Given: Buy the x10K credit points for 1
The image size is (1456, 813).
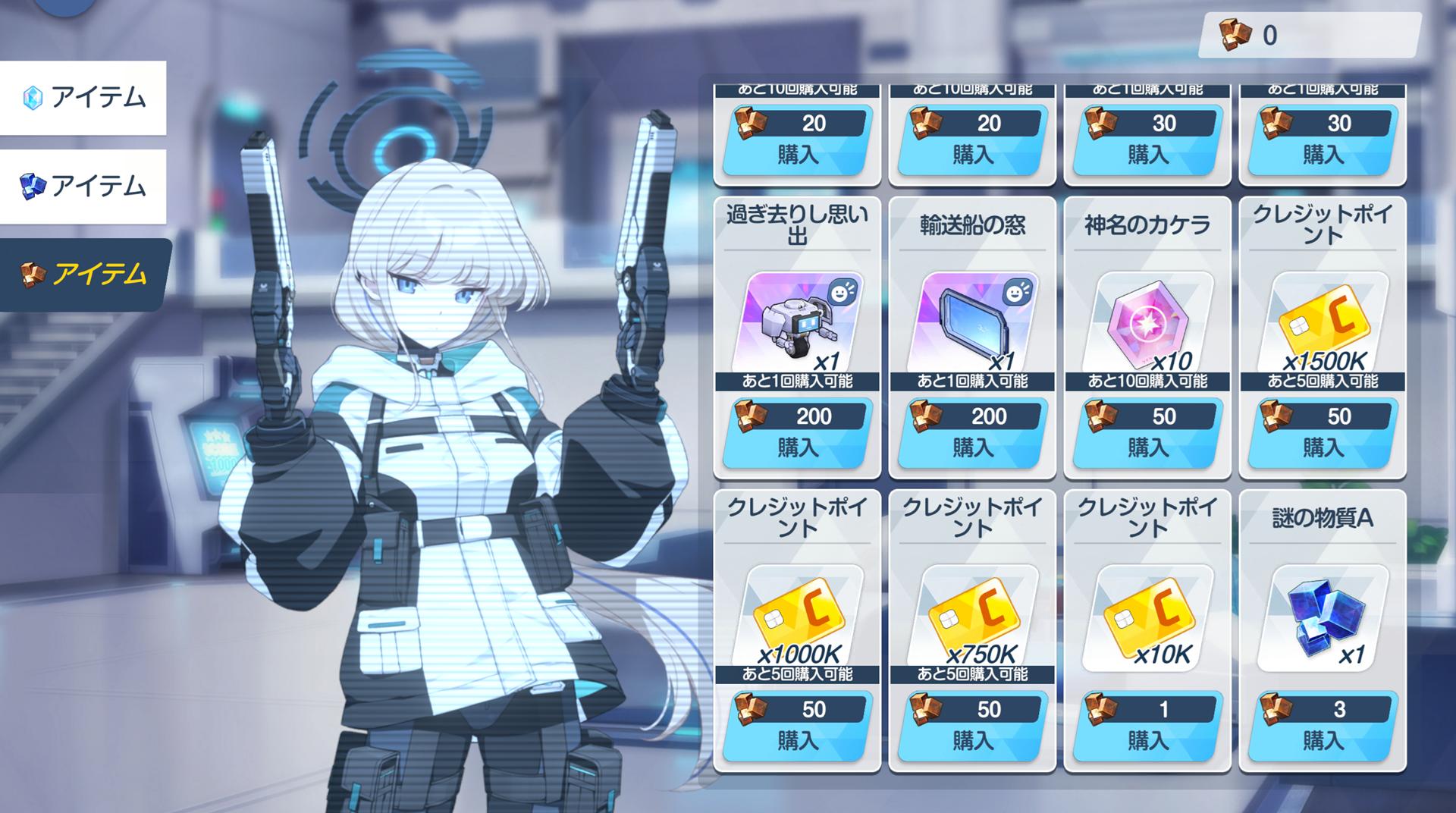Looking at the screenshot, I should tap(1147, 727).
